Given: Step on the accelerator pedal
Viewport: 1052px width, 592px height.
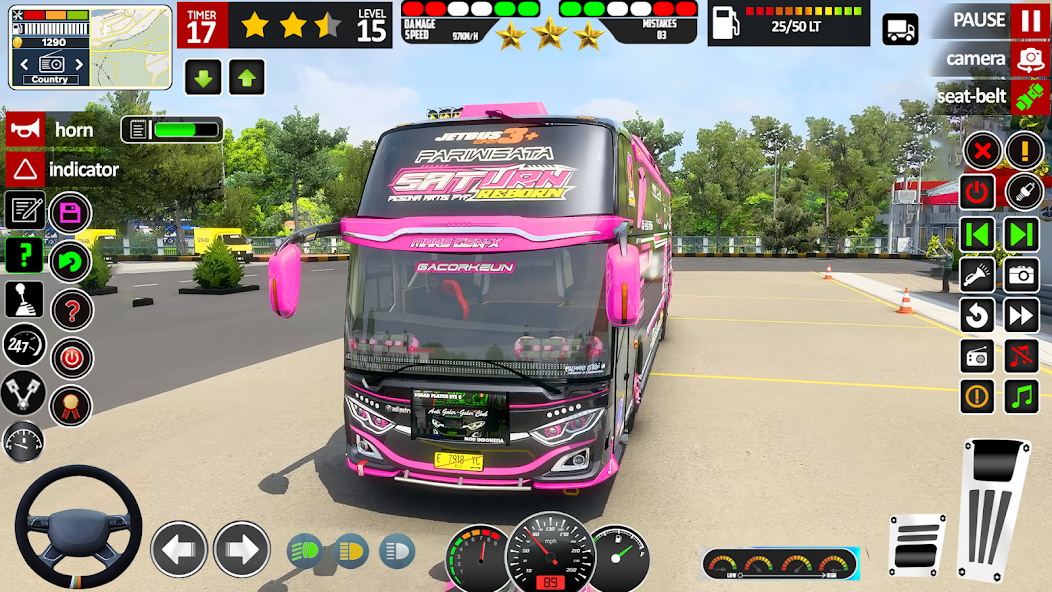Looking at the screenshot, I should coord(993,505).
